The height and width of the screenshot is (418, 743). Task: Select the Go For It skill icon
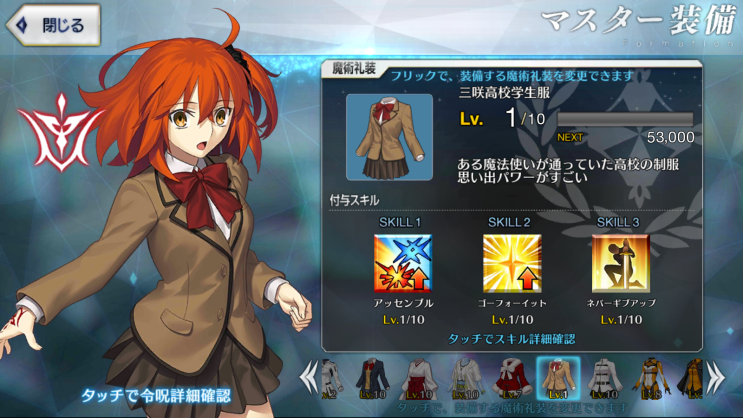tap(511, 263)
